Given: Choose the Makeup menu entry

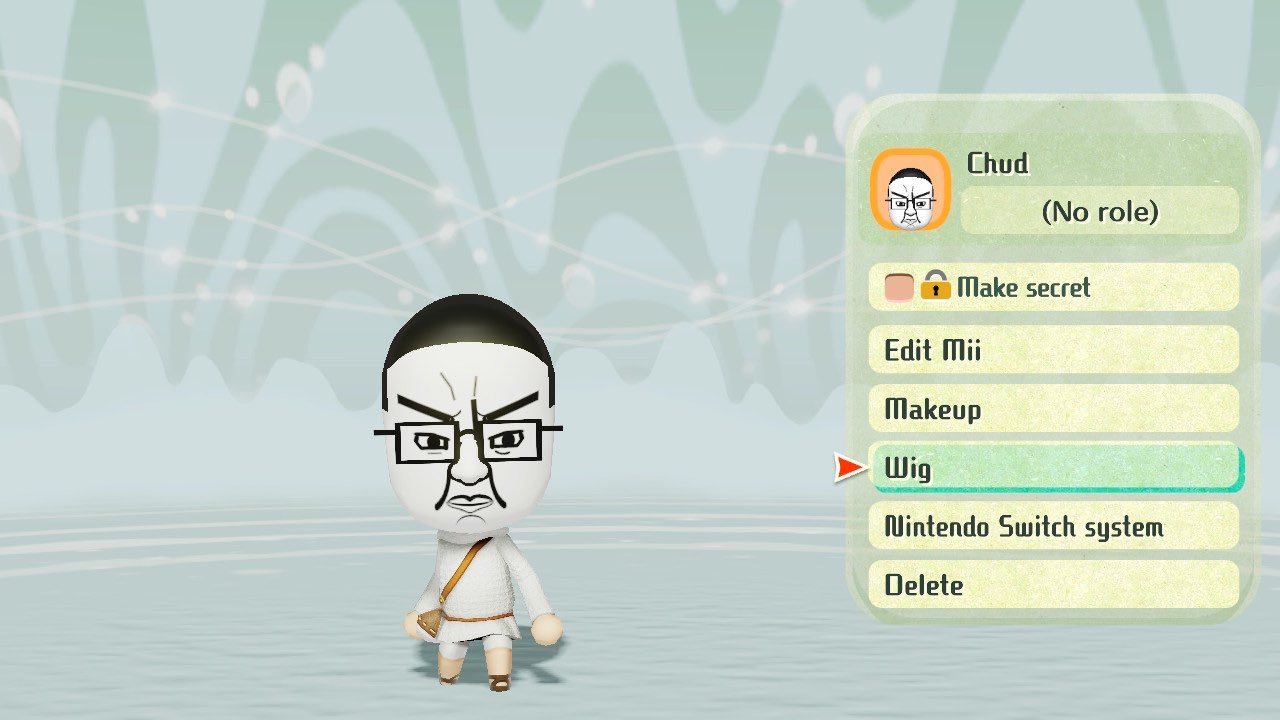Looking at the screenshot, I should pyautogui.click(x=1053, y=409).
